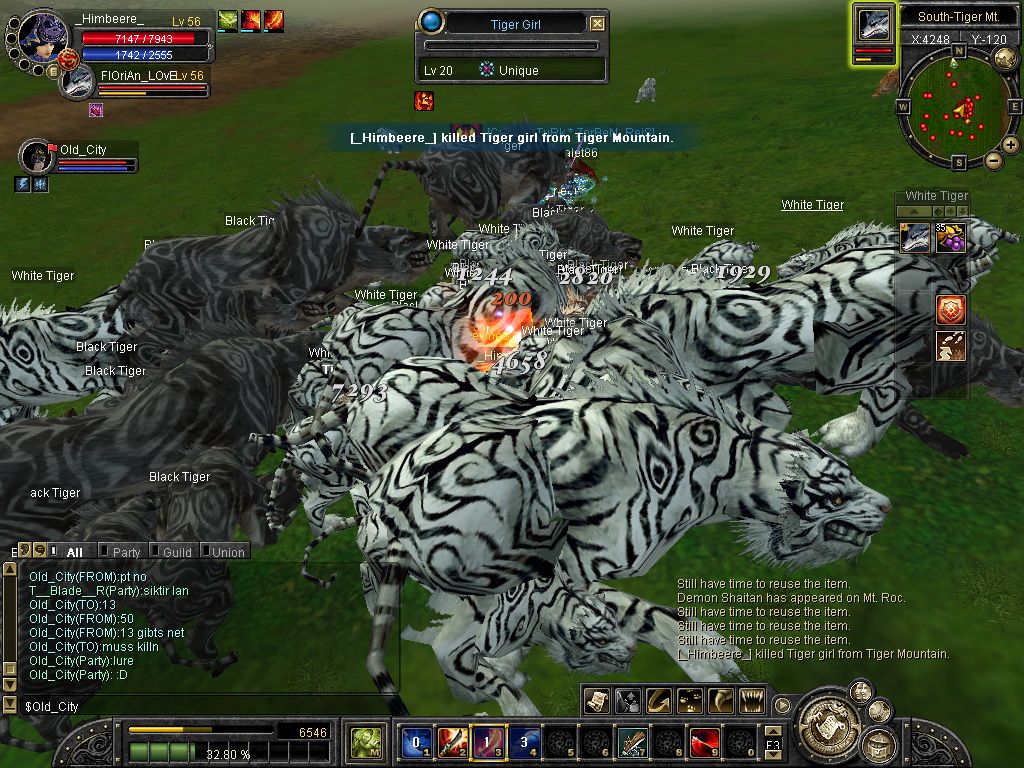Screen dimensions: 1024x768
Task: Select the All chat tab
Action: point(74,552)
